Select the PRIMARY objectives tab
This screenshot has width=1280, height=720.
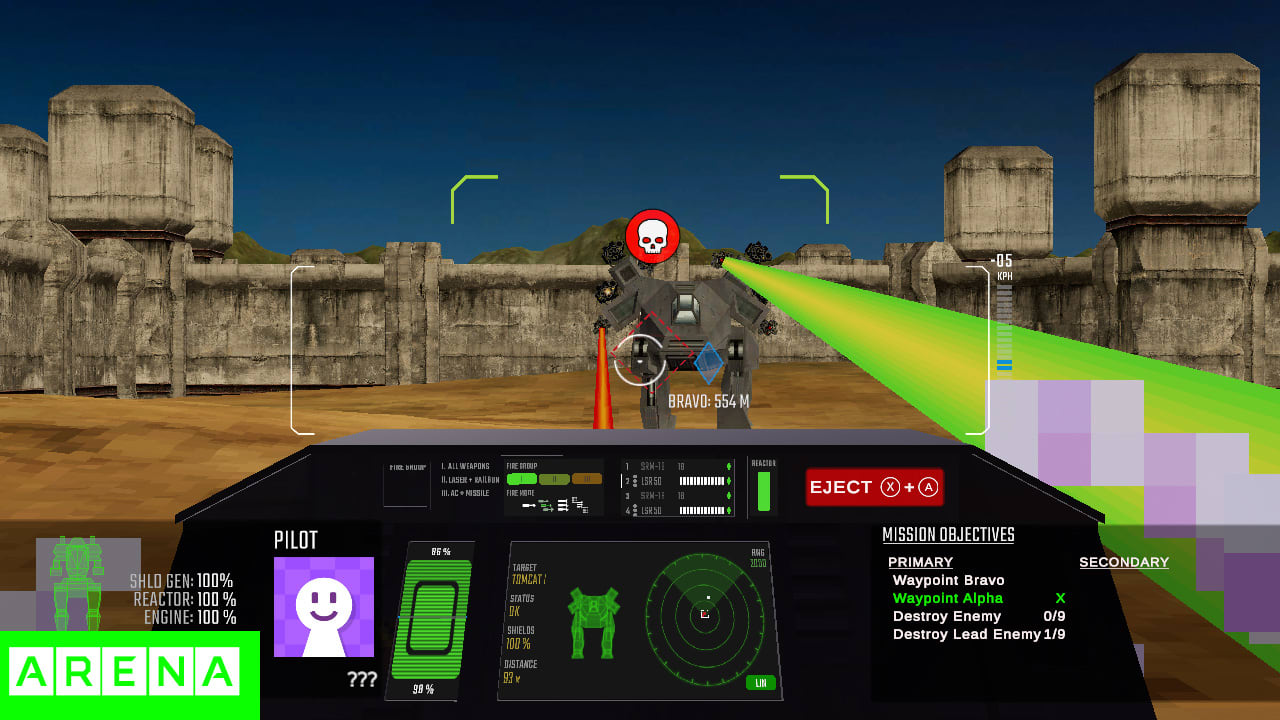pos(920,562)
